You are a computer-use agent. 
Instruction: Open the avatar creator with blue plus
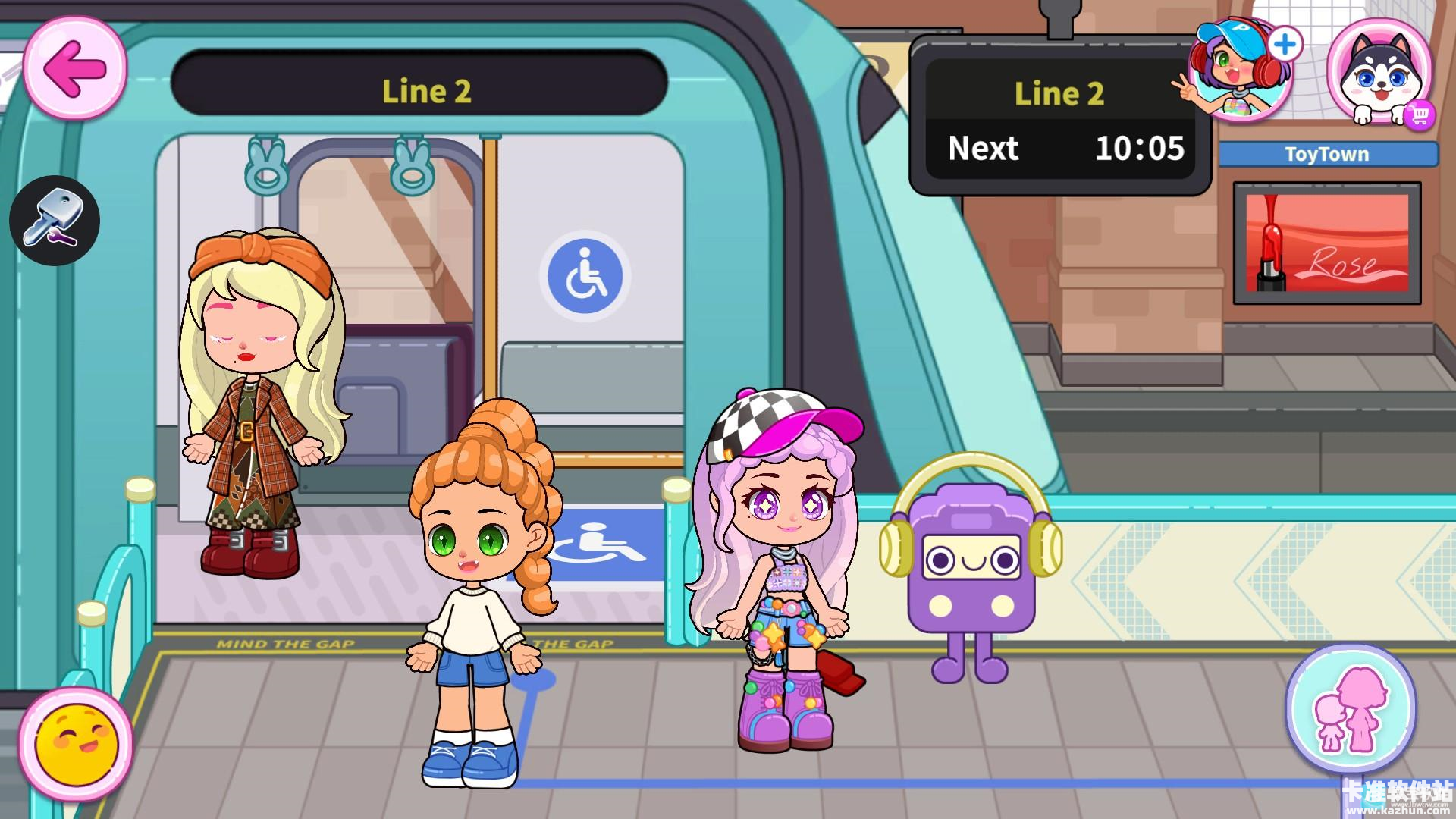pos(1244,70)
